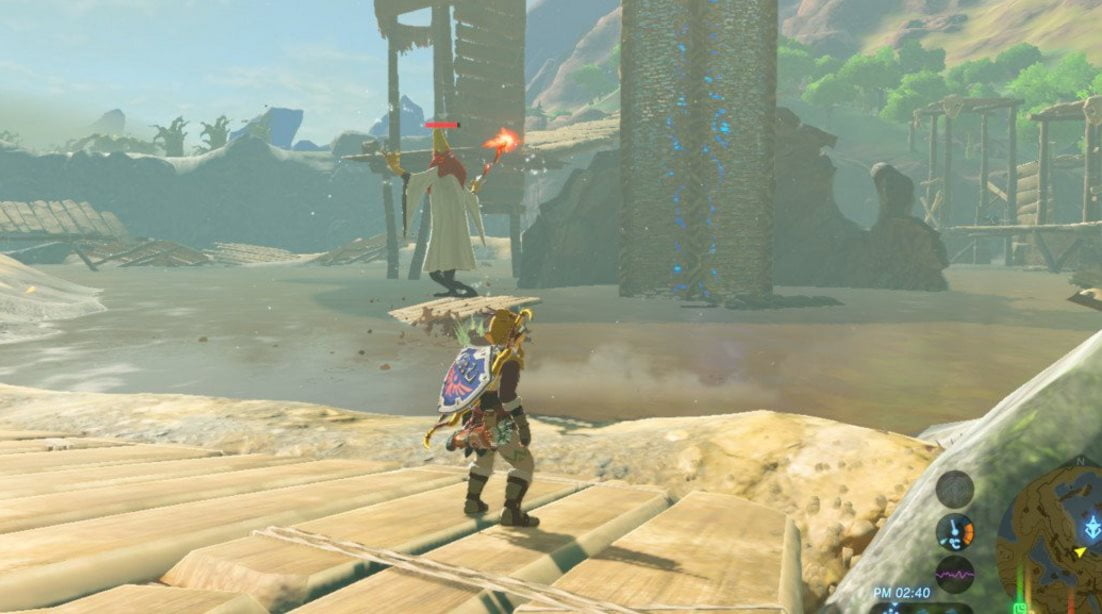1102x614 pixels.
Task: Click the purple waveform noise meter
Action: (954, 574)
